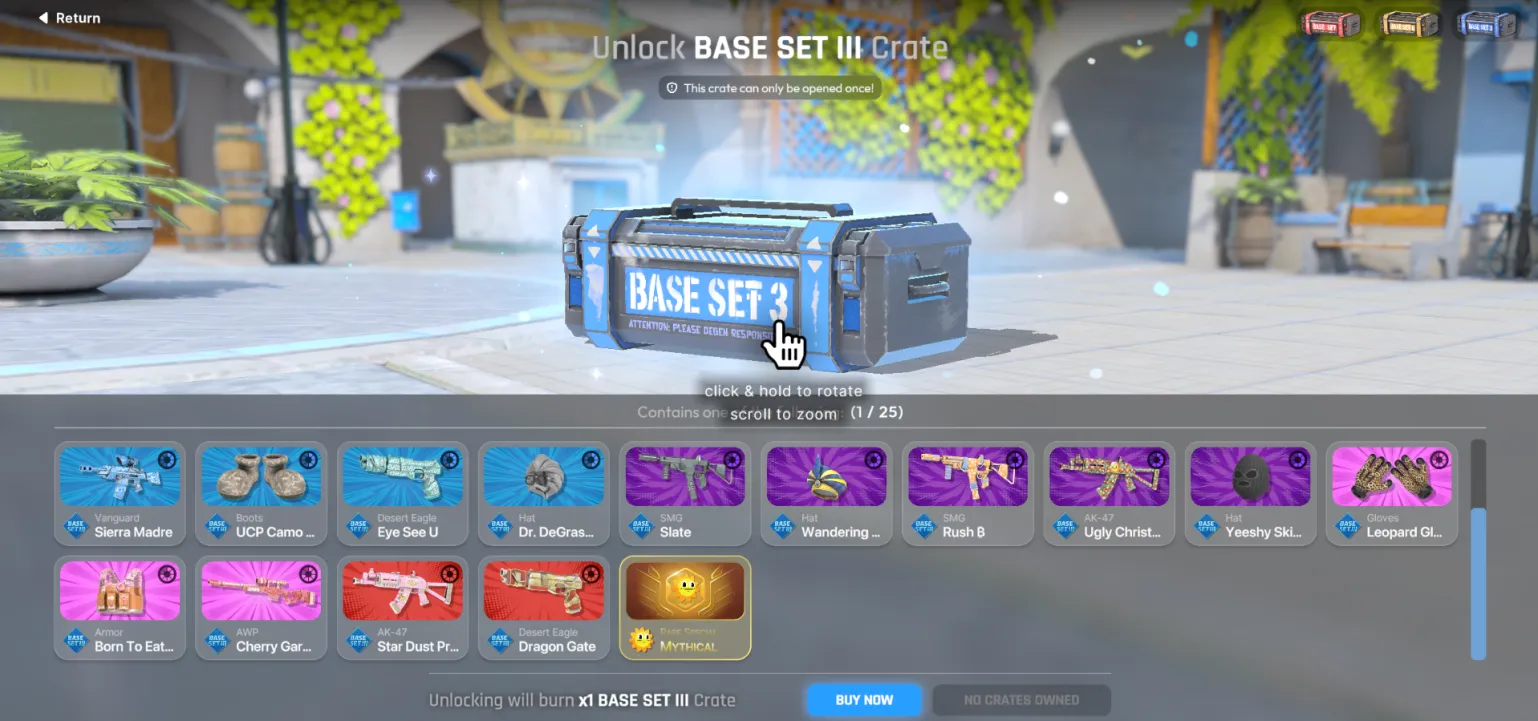Return to the previous screen
Image resolution: width=1538 pixels, height=721 pixels.
click(x=69, y=18)
